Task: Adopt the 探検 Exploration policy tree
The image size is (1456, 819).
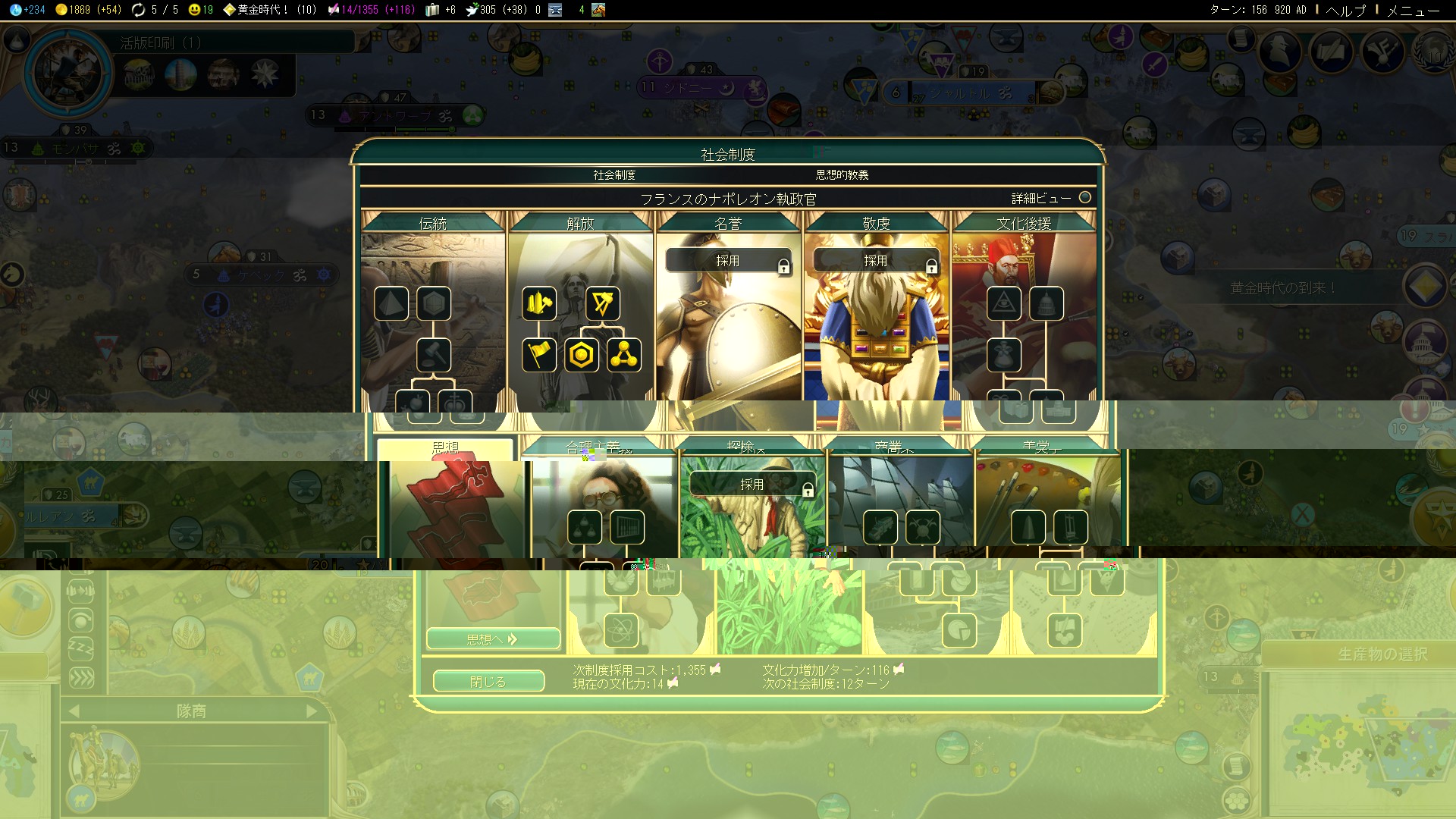Action: [752, 485]
